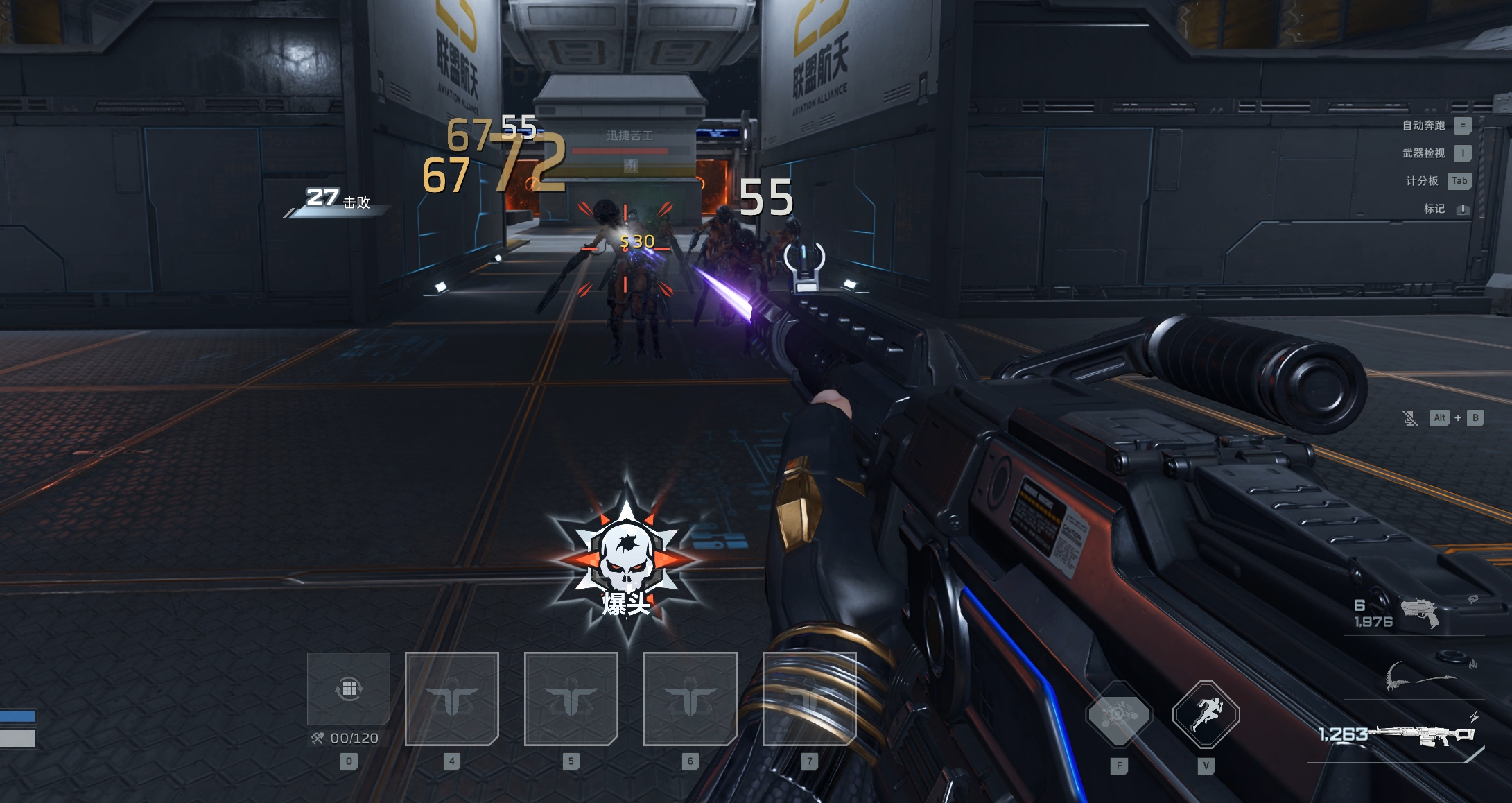
Task: Switch to the scythe melee weapon
Action: (1419, 676)
